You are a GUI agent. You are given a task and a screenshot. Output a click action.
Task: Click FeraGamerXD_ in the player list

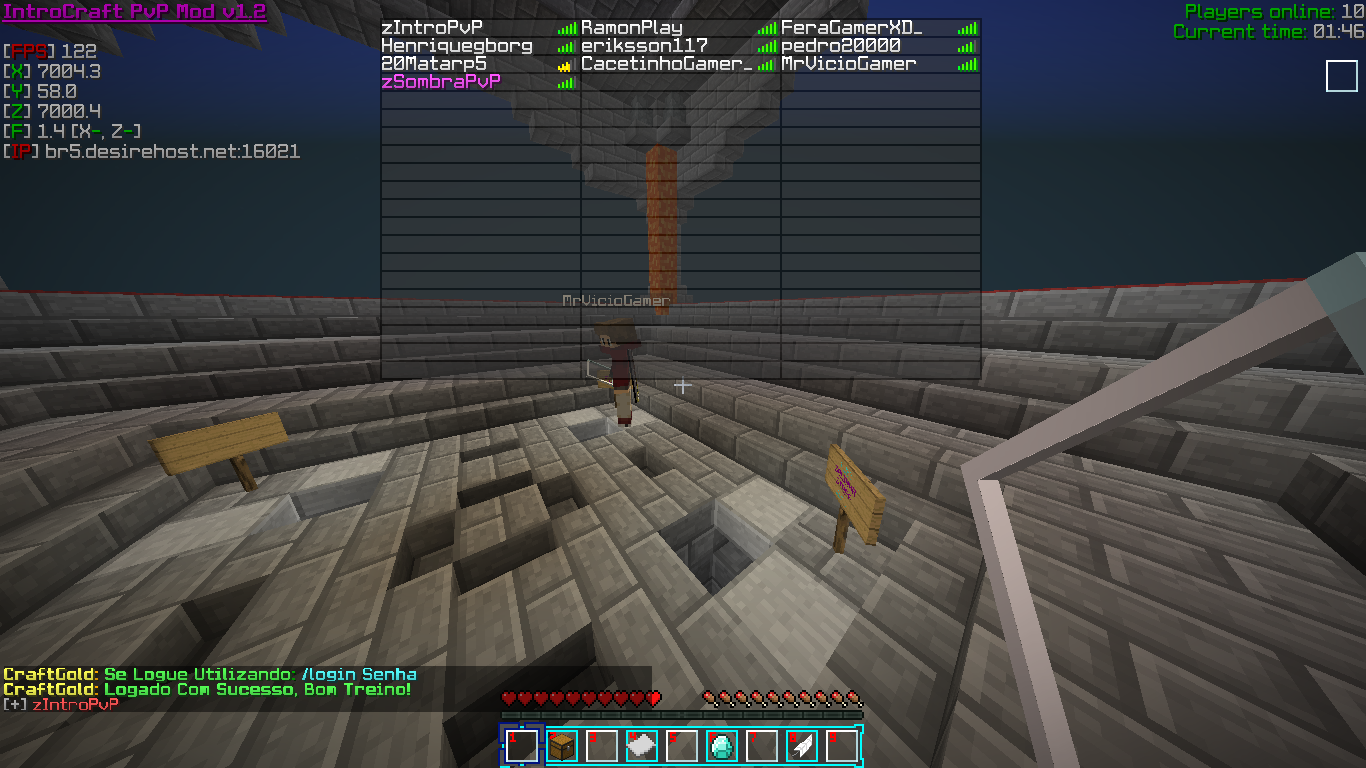pyautogui.click(x=851, y=28)
